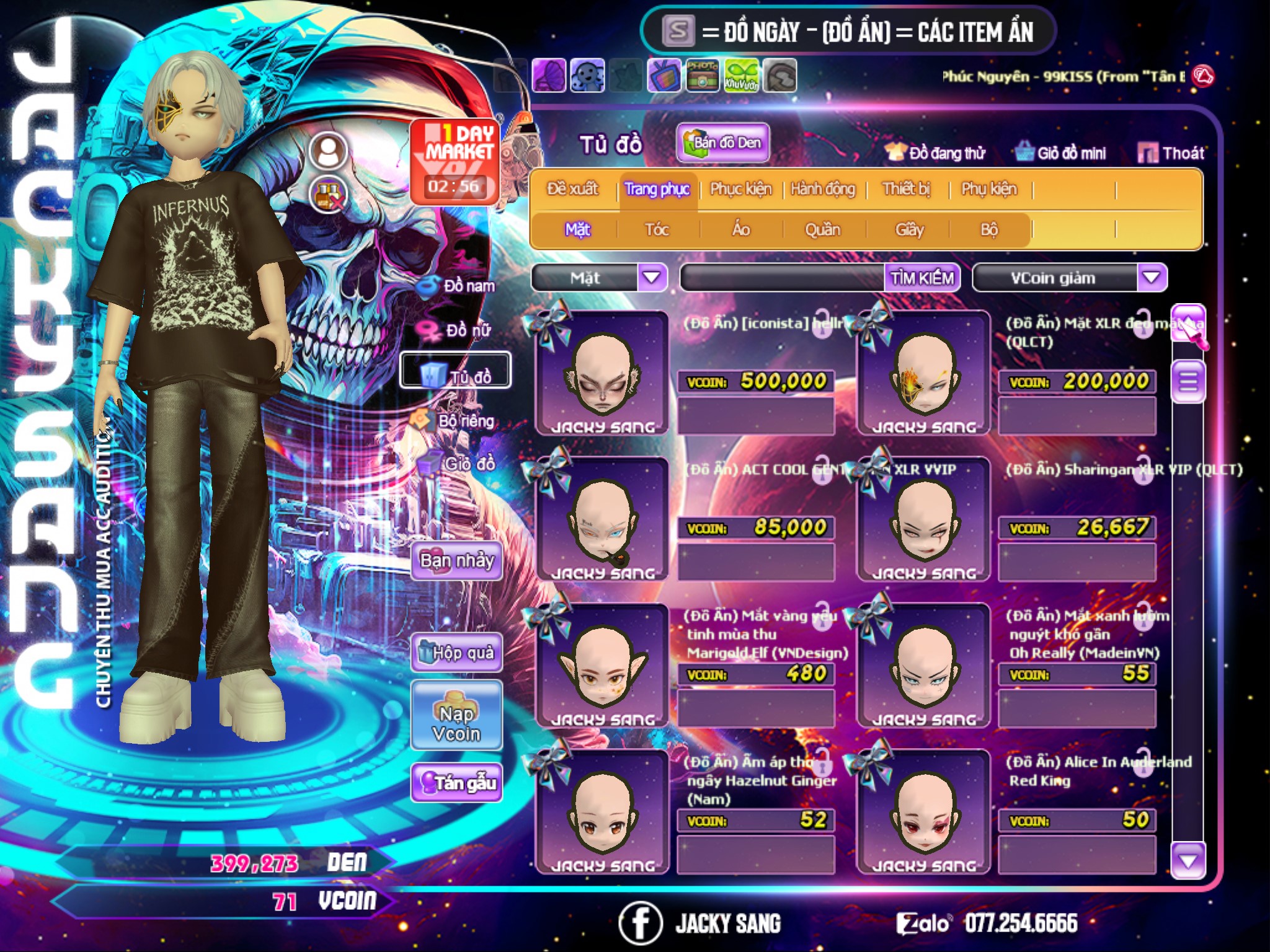Exit via the Thoát button
The height and width of the screenshot is (952, 1270).
[x=1171, y=153]
